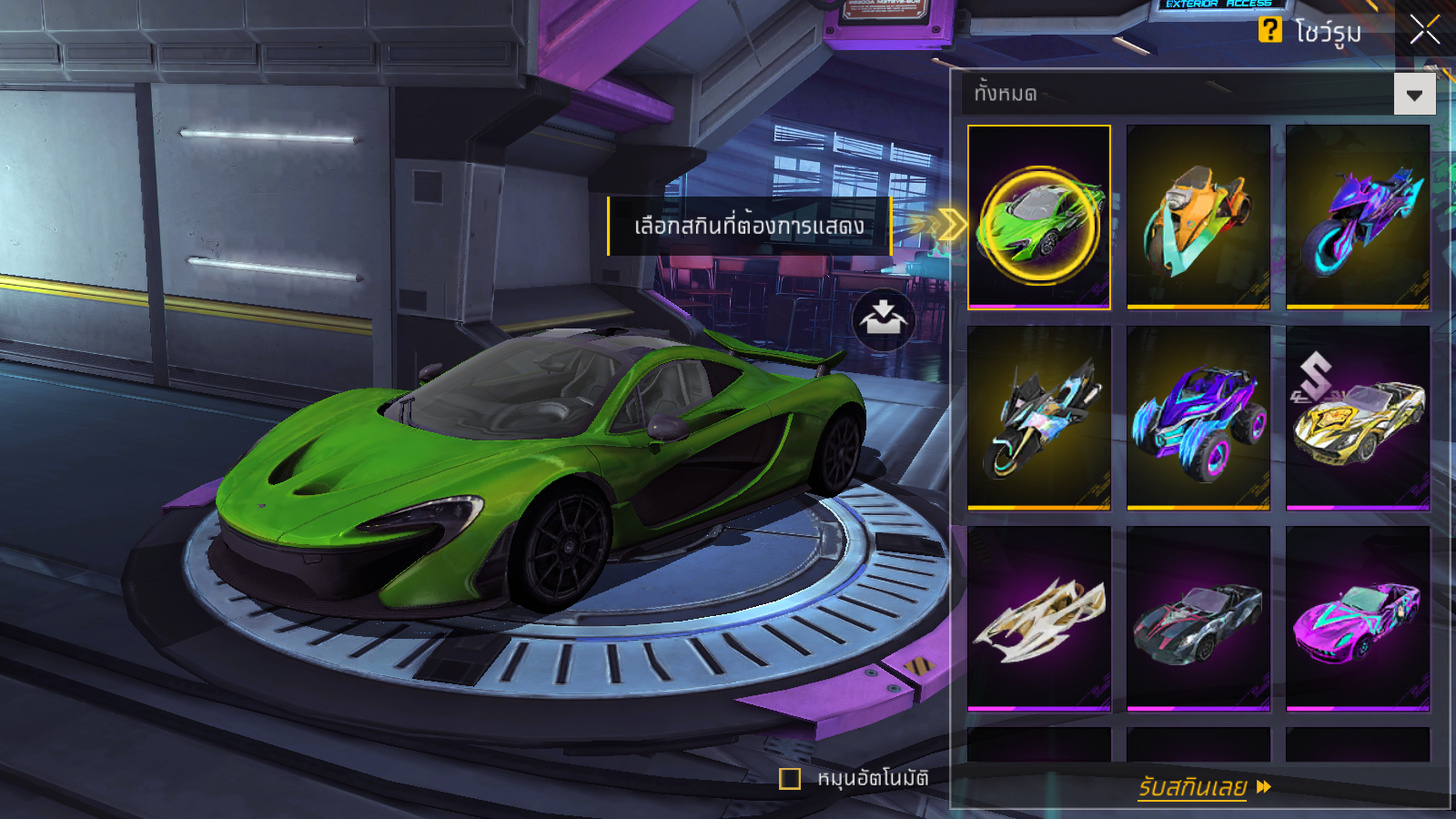This screenshot has width=1456, height=819.
Task: Toggle the หมุนอัตโนมัติ auto-rotate checkbox
Action: point(790,779)
